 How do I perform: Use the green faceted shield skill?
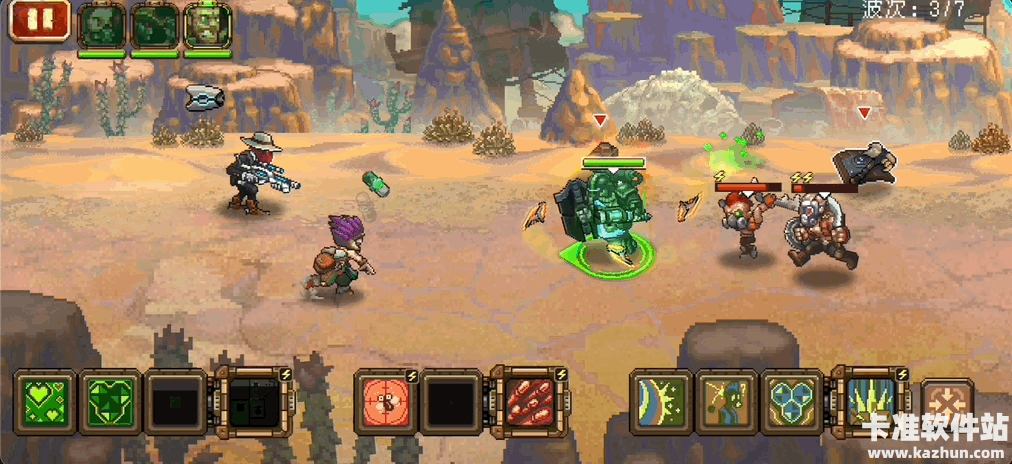coord(109,401)
